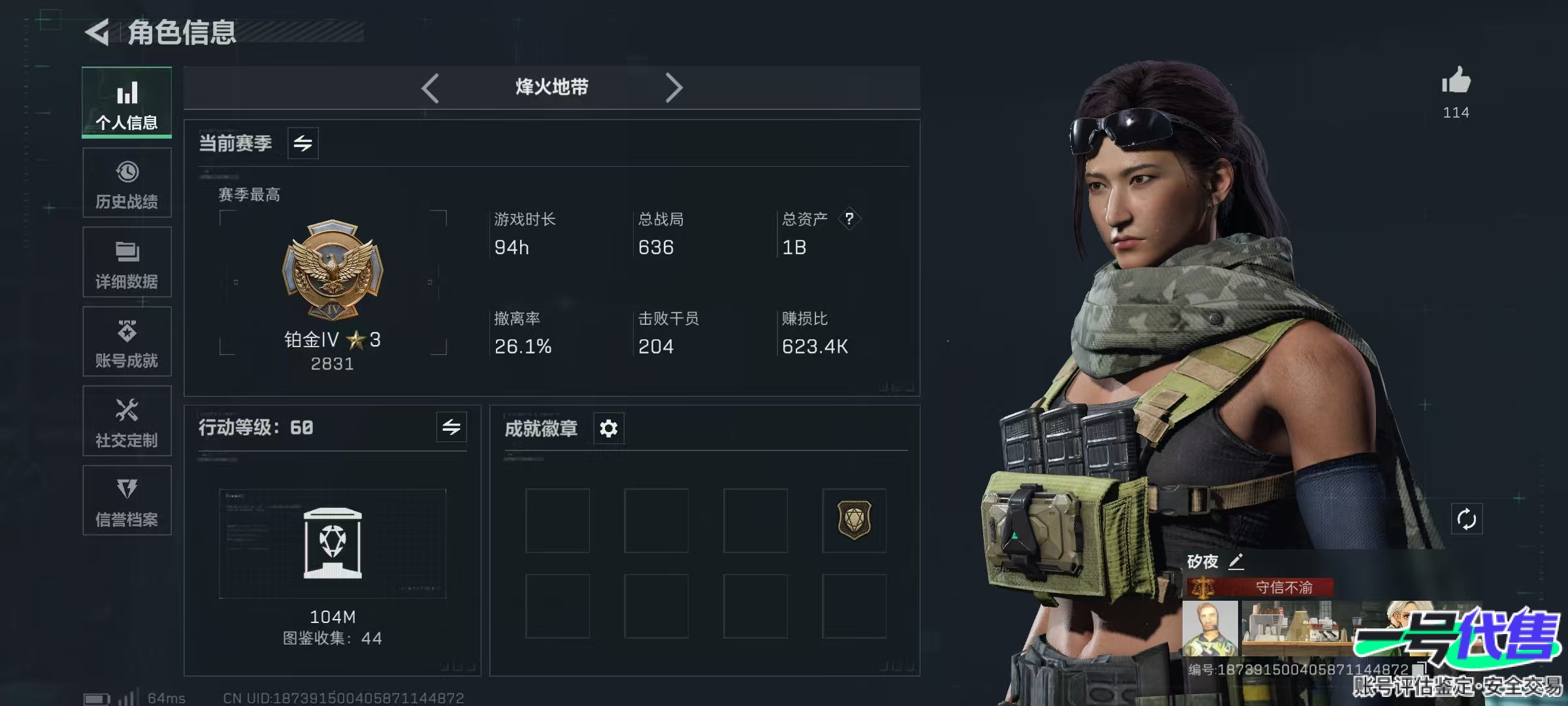Toggle the 当前赛季 season swap button

point(302,143)
